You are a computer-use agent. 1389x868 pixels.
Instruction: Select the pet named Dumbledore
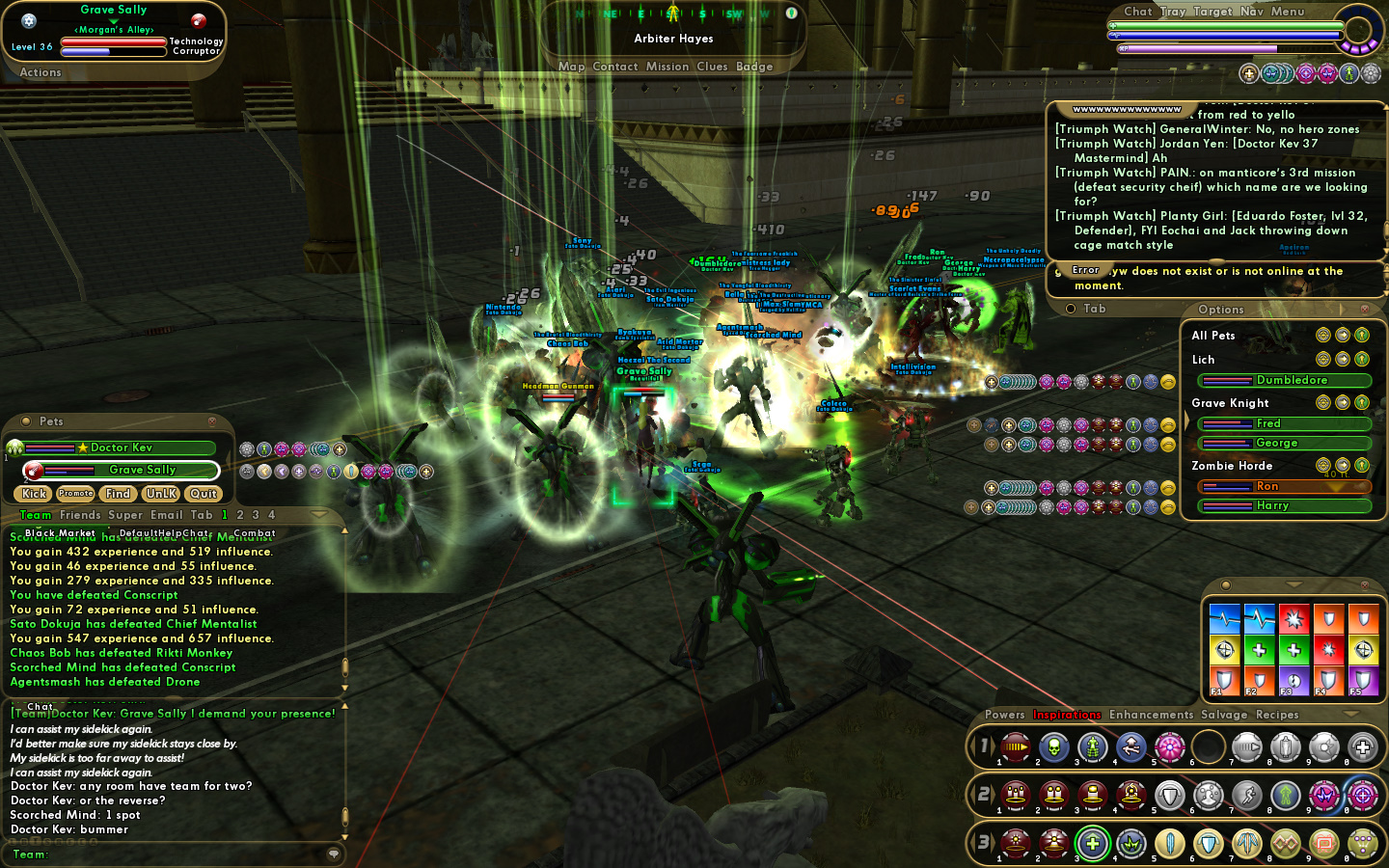point(1291,380)
